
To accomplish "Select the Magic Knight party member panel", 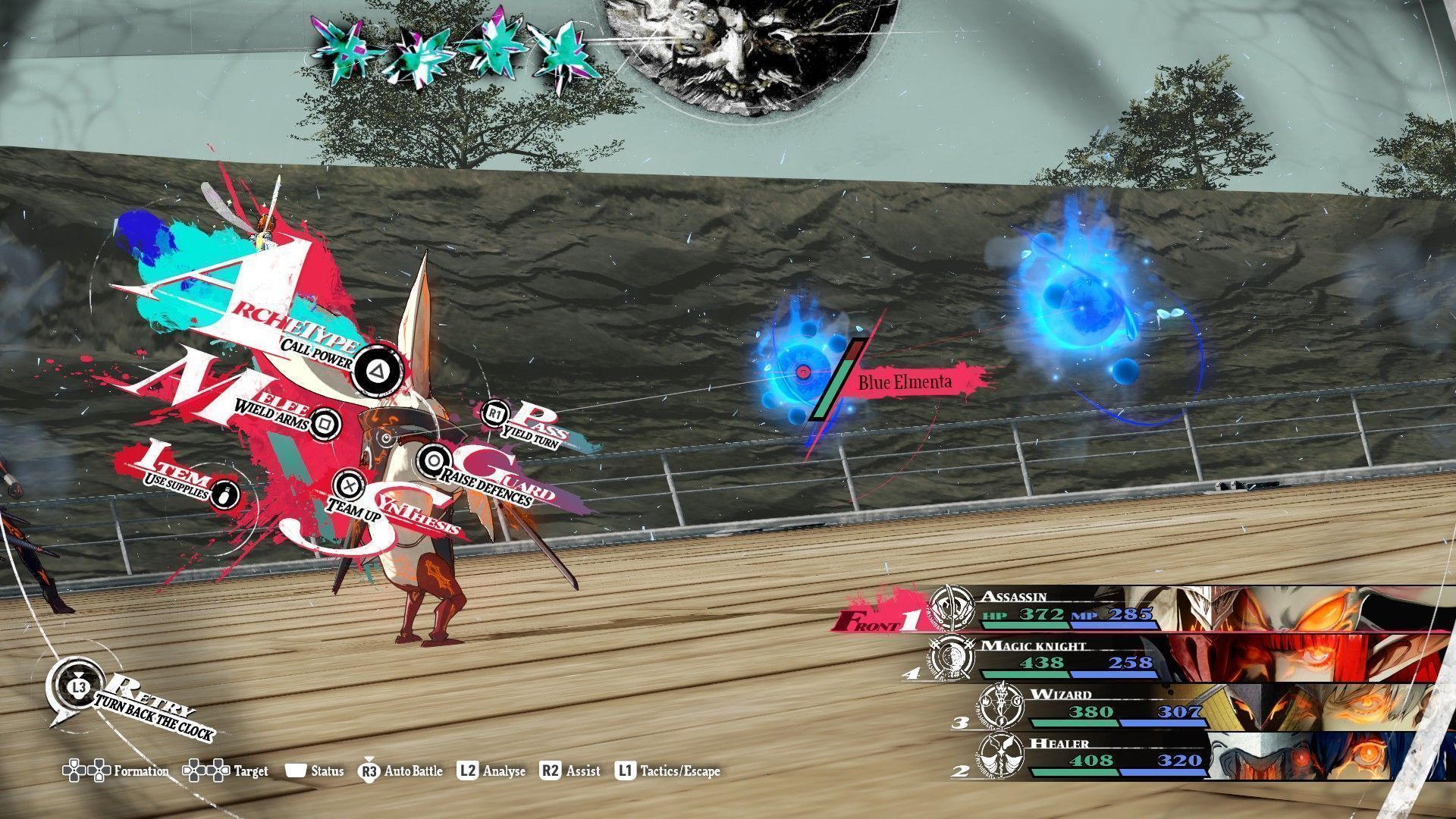I will (x=1137, y=657).
